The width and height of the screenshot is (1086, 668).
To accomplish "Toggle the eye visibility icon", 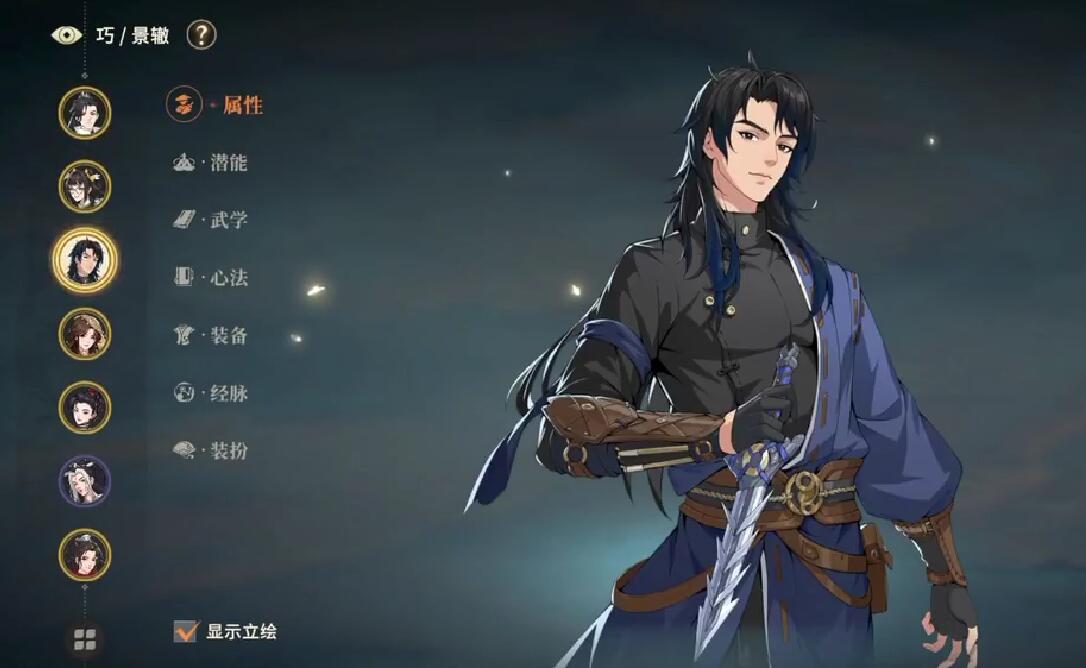I will tap(67, 35).
